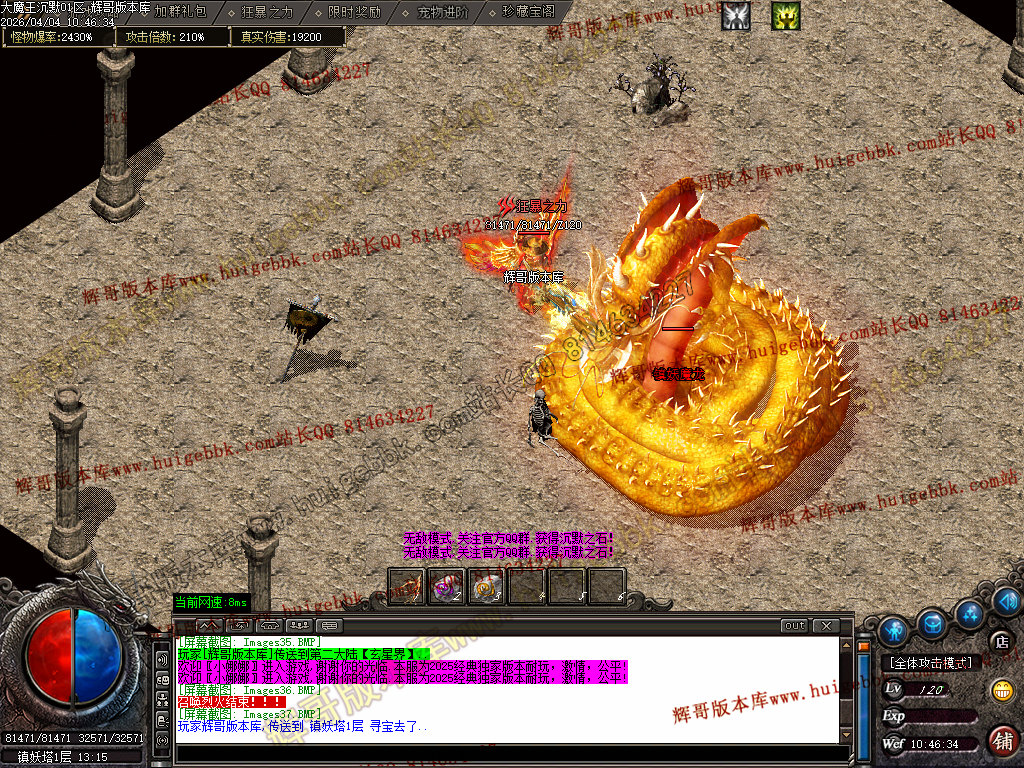Switch the 全体攻击模式 attack mode
Screen dimensions: 1024x768
(x=930, y=663)
